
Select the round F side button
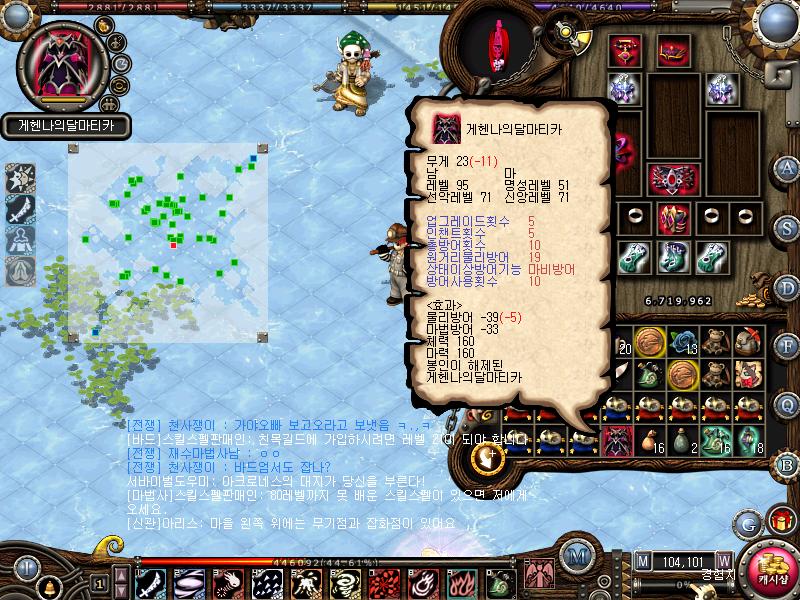[x=789, y=347]
